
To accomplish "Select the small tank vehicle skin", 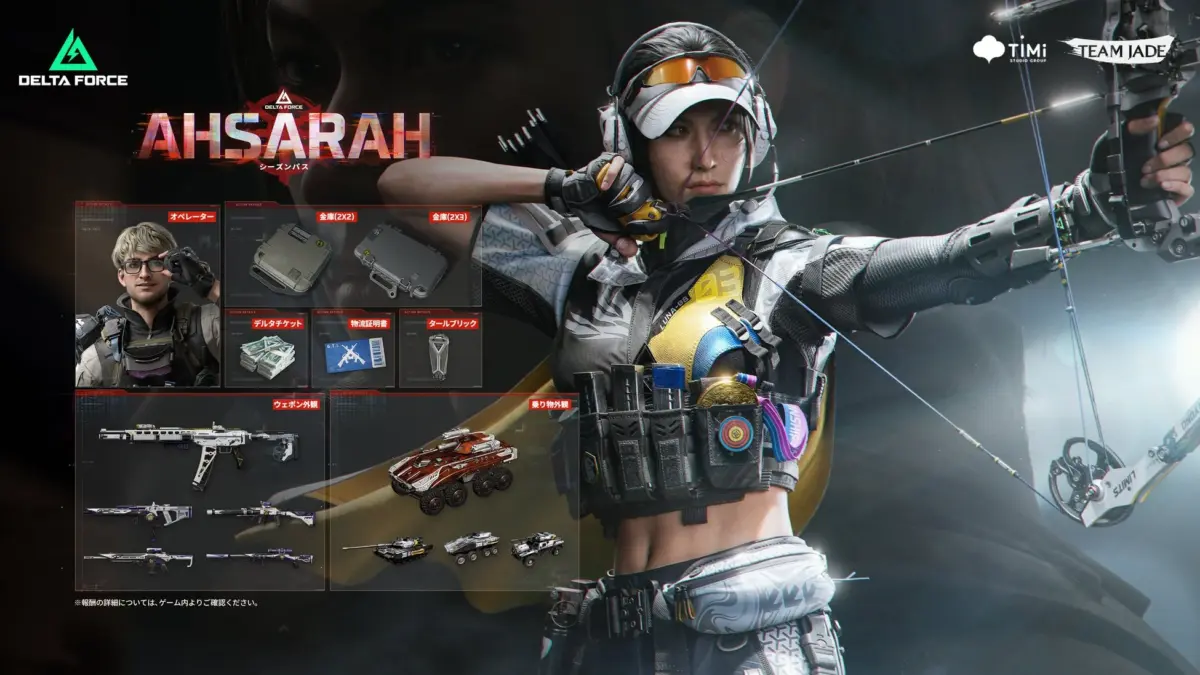I will click(388, 549).
